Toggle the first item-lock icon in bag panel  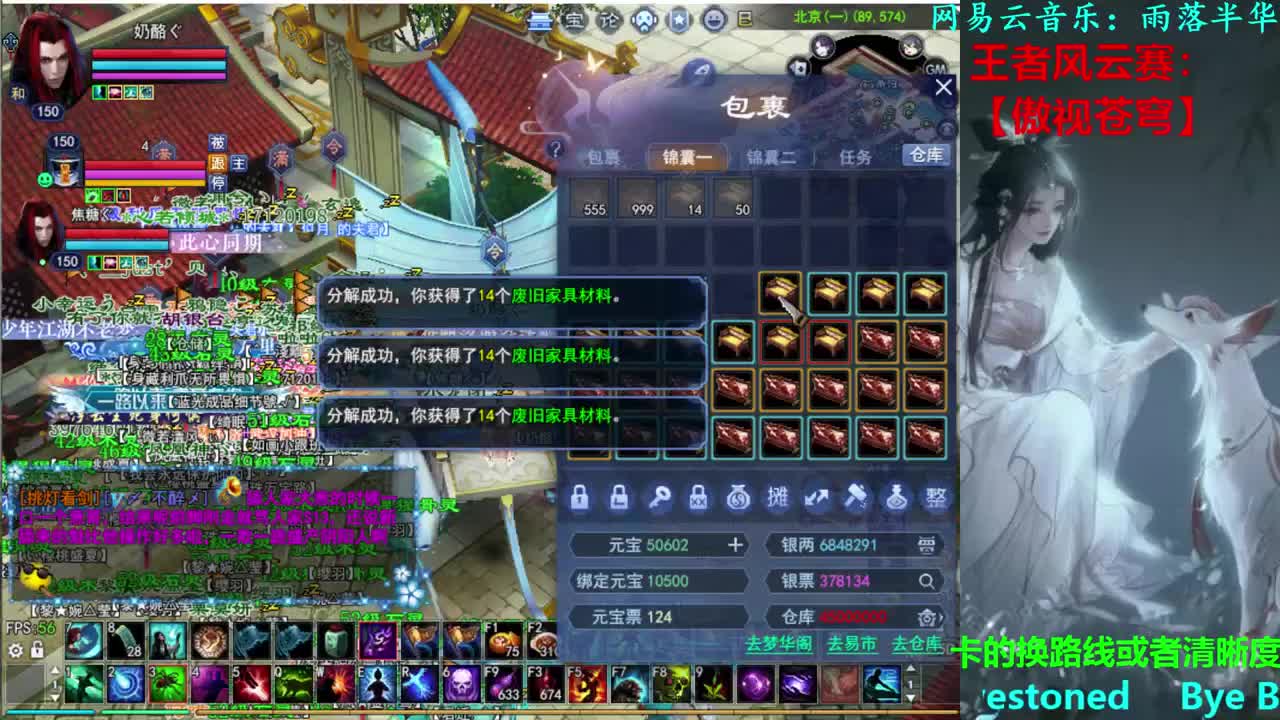[580, 497]
